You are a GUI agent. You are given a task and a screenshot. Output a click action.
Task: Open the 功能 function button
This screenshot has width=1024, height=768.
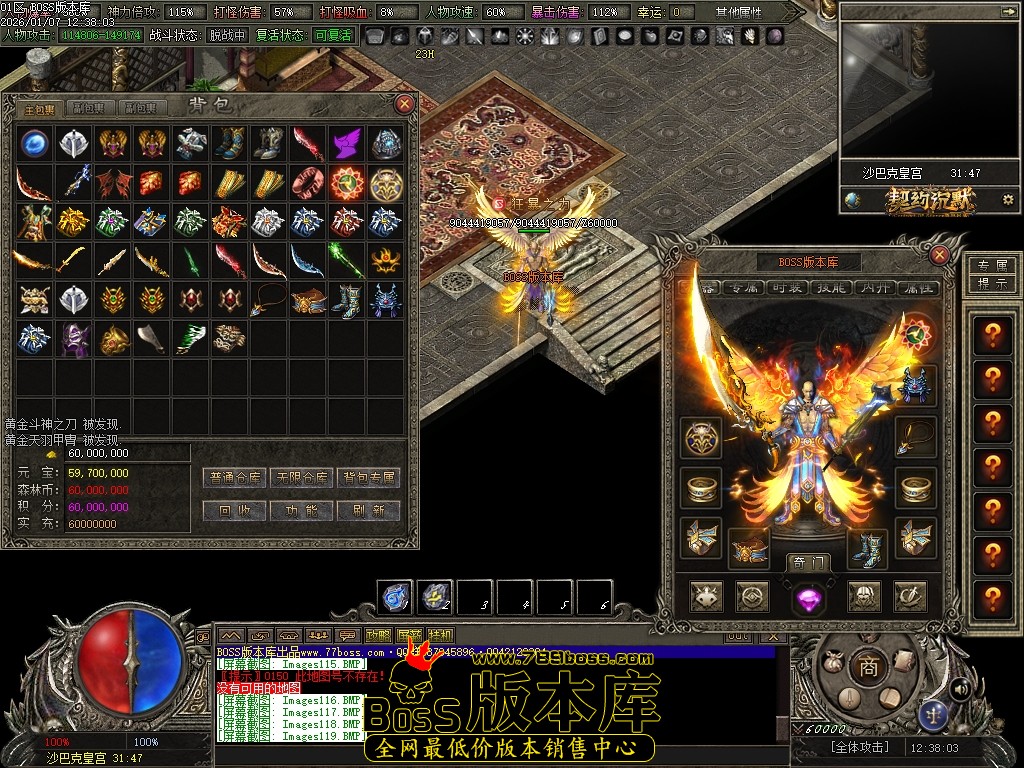click(x=302, y=510)
